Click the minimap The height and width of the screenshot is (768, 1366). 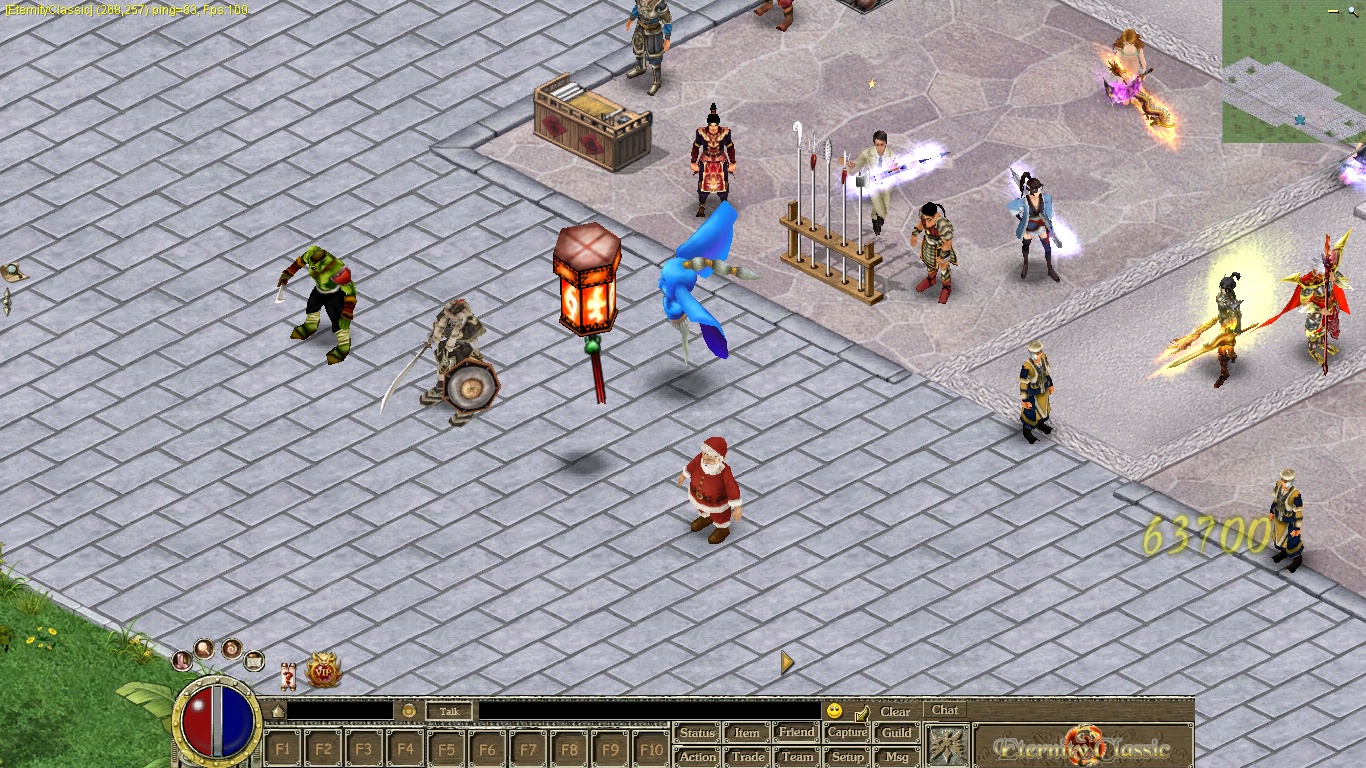[1292, 72]
